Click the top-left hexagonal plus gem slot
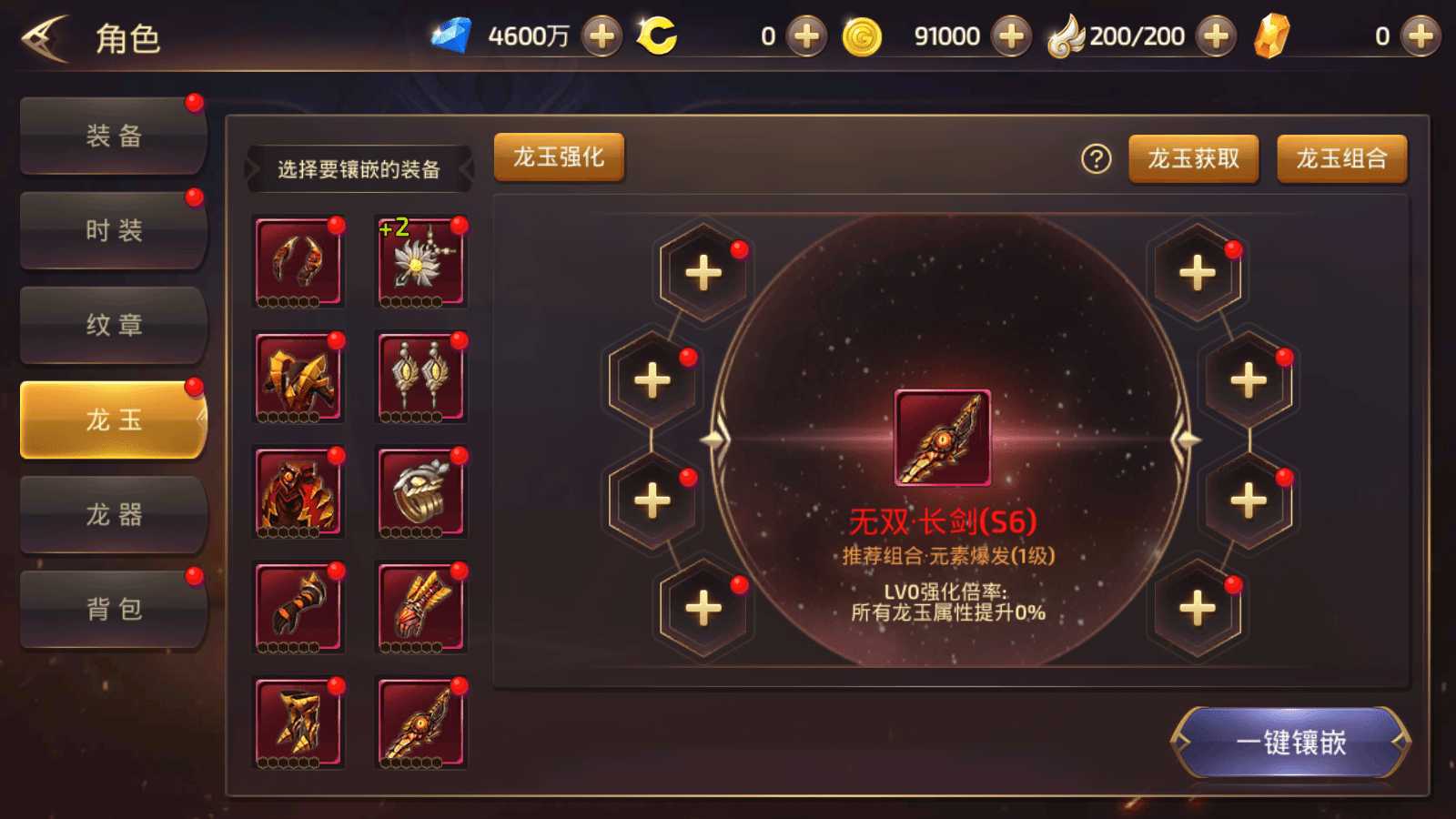The image size is (1456, 819). click(702, 270)
